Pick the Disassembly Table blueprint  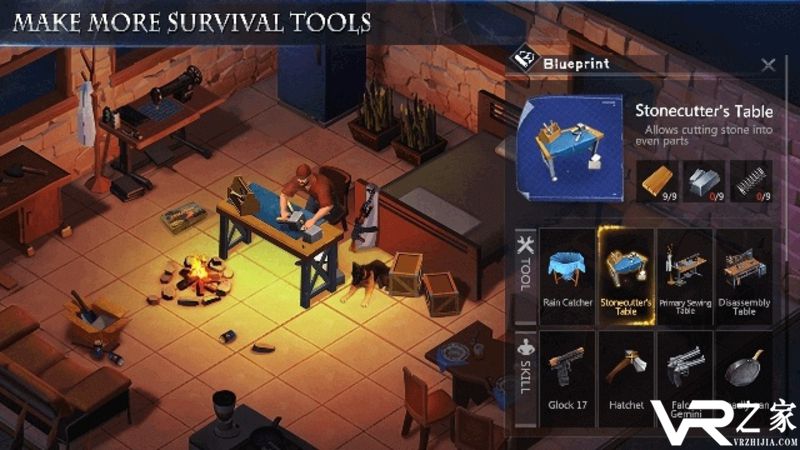pyautogui.click(x=743, y=275)
